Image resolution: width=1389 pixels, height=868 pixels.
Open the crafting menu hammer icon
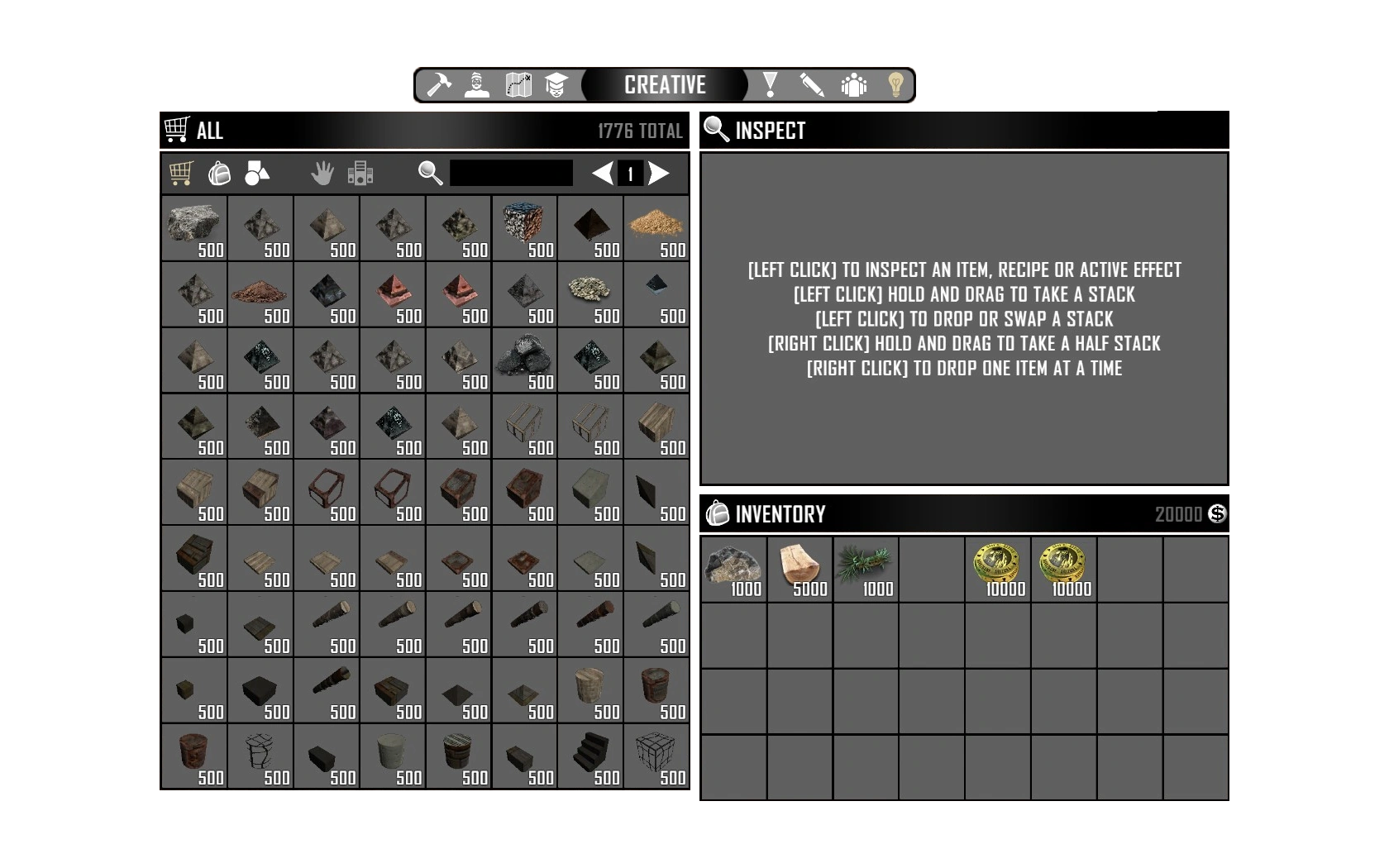tap(441, 85)
